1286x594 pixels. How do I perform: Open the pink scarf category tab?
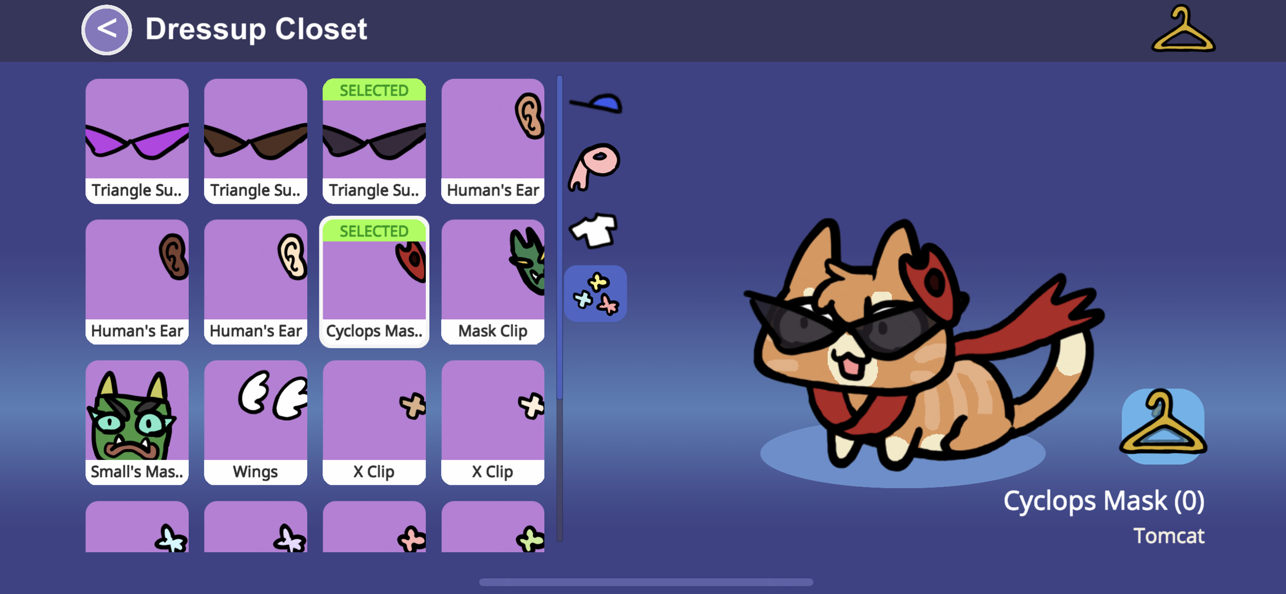595,167
